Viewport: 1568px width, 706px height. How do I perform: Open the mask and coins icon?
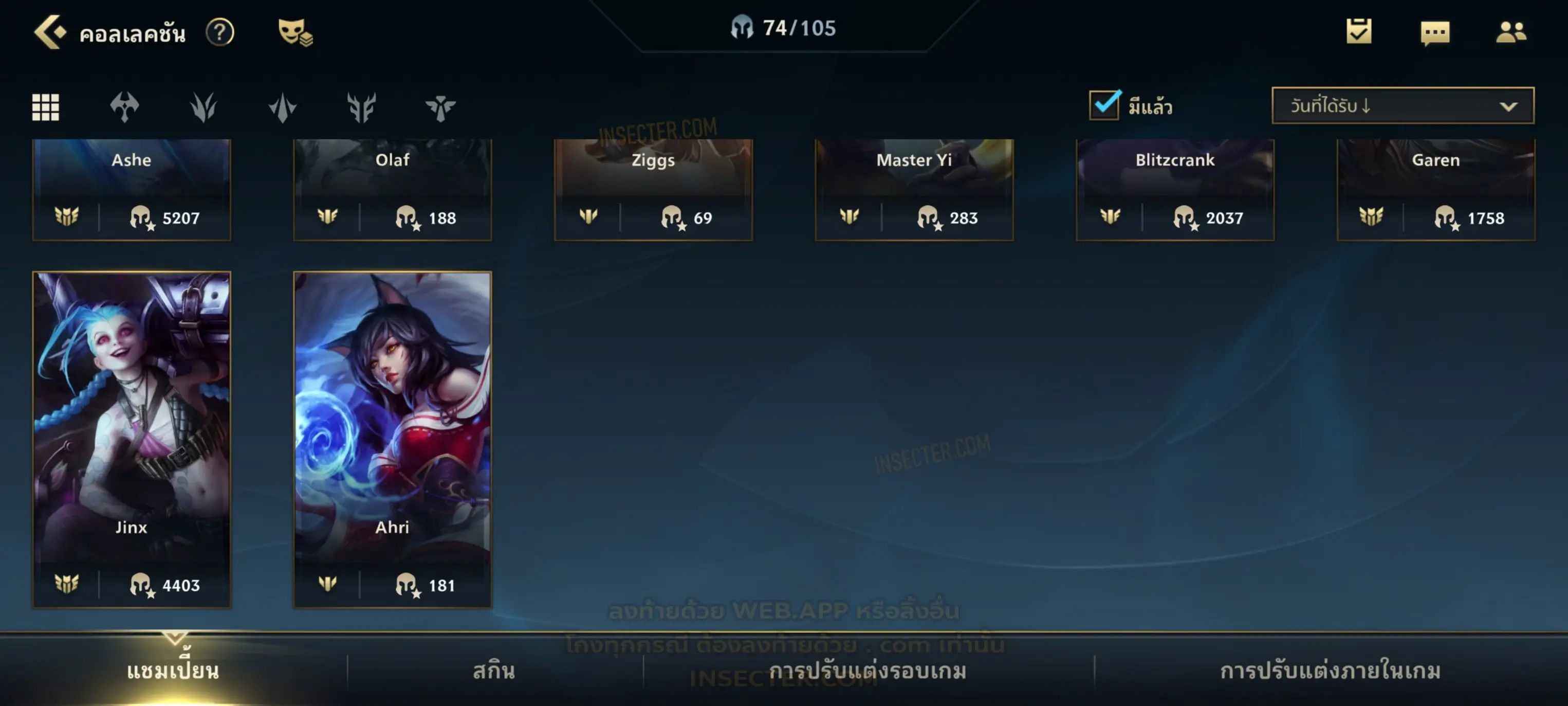pos(294,32)
